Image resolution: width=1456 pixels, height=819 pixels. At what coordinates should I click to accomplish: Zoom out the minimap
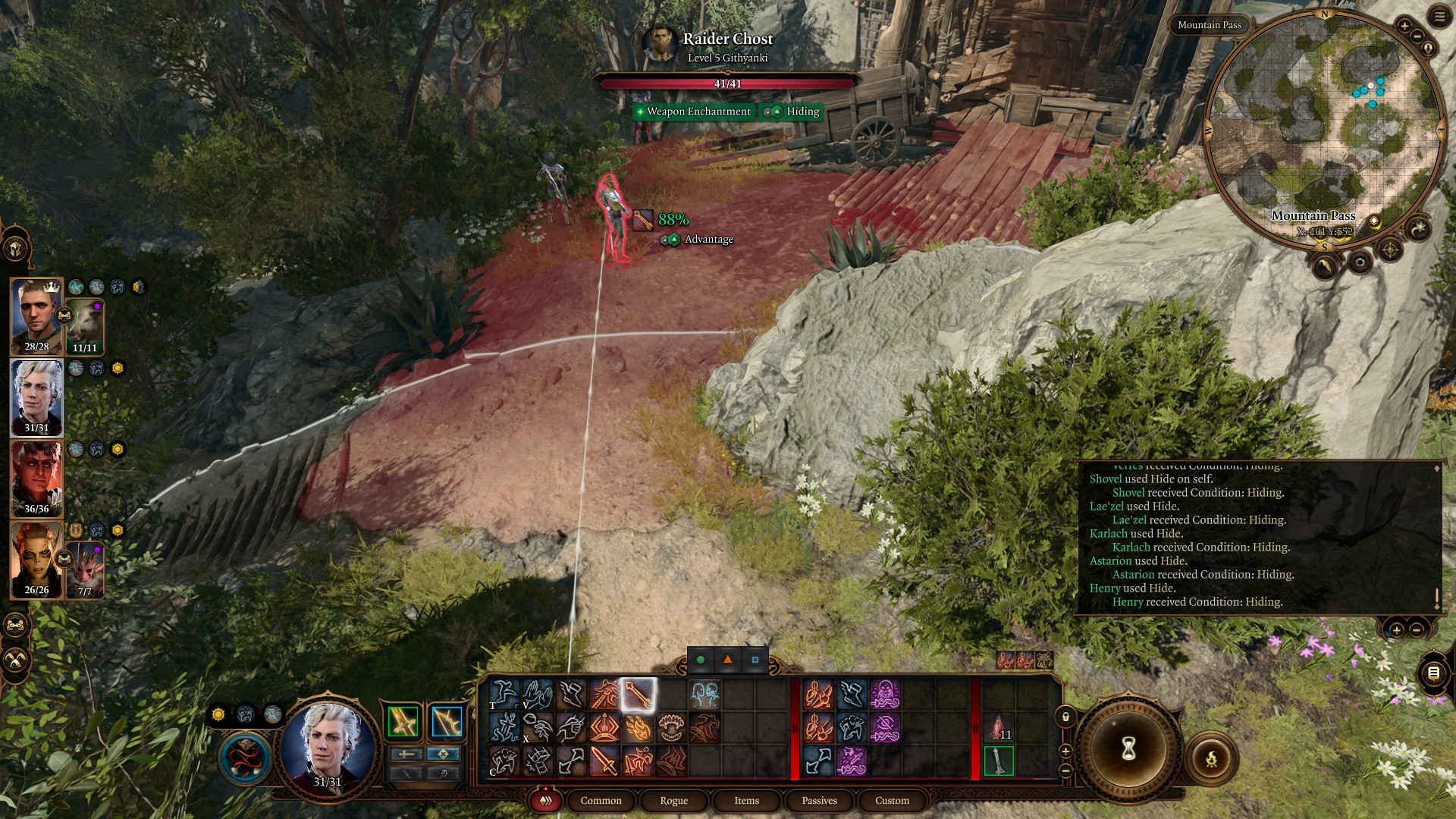1416,37
